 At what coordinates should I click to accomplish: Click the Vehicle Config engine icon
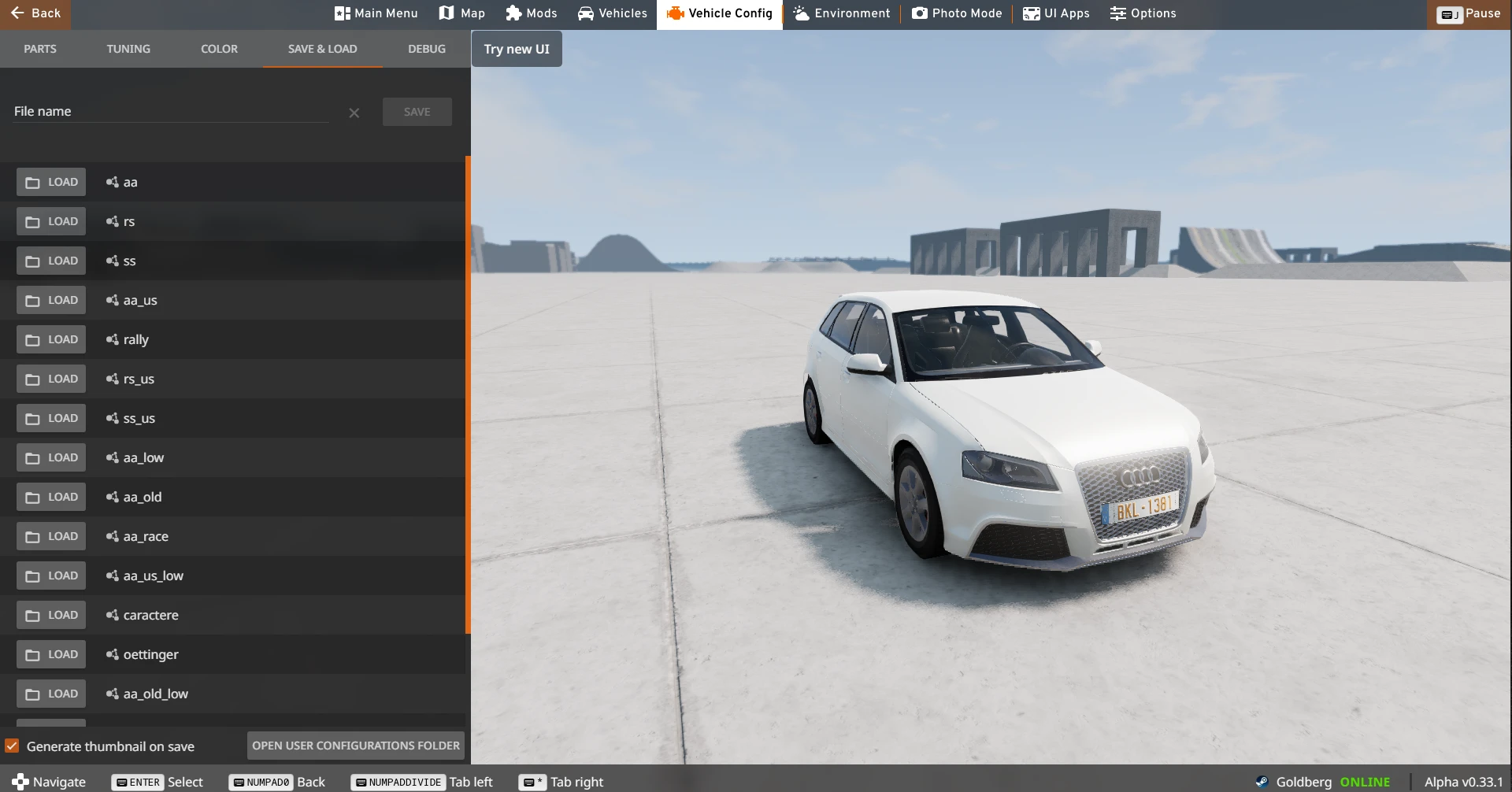click(x=675, y=13)
